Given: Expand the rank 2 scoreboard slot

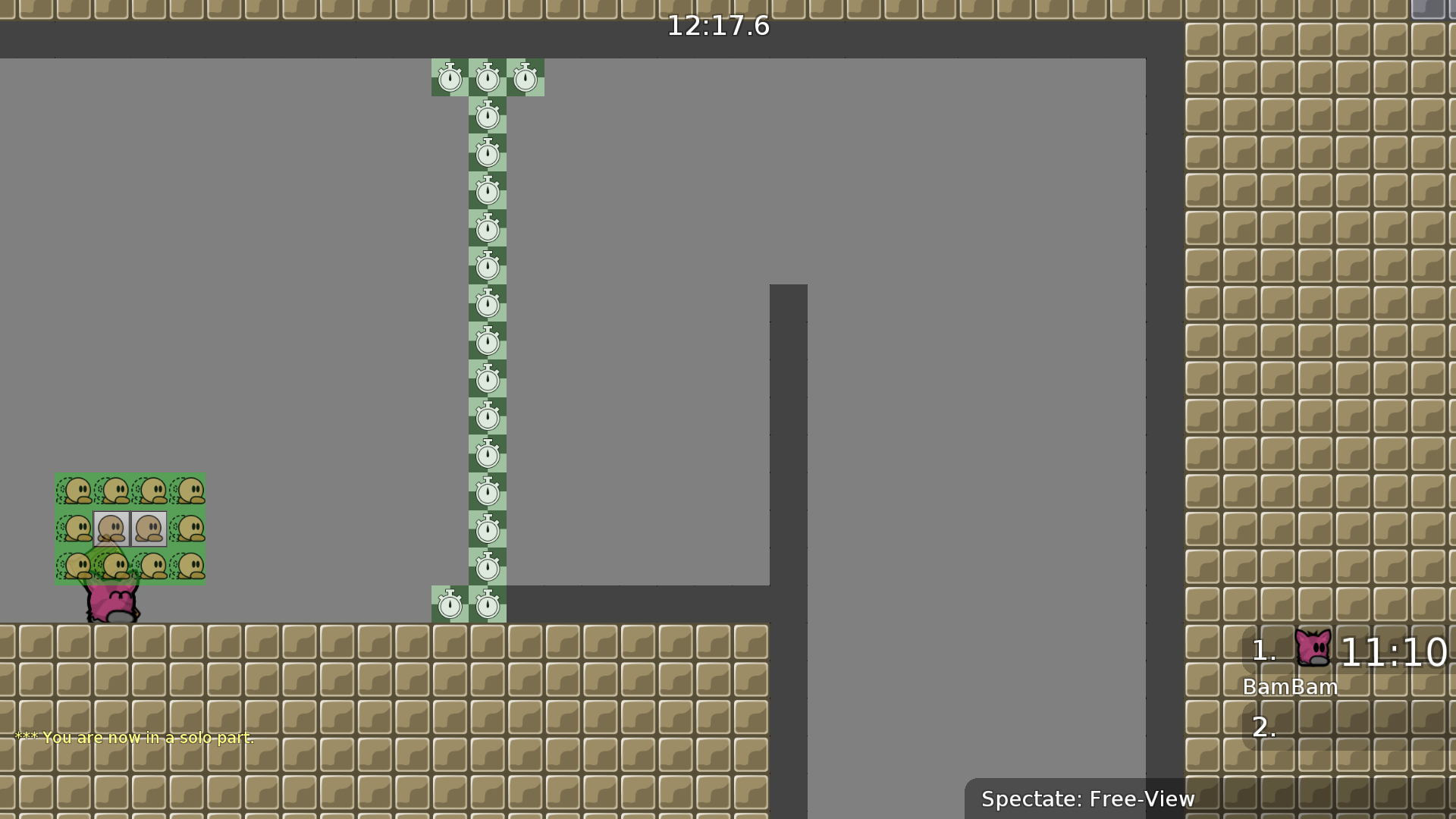Looking at the screenshot, I should pyautogui.click(x=1263, y=726).
